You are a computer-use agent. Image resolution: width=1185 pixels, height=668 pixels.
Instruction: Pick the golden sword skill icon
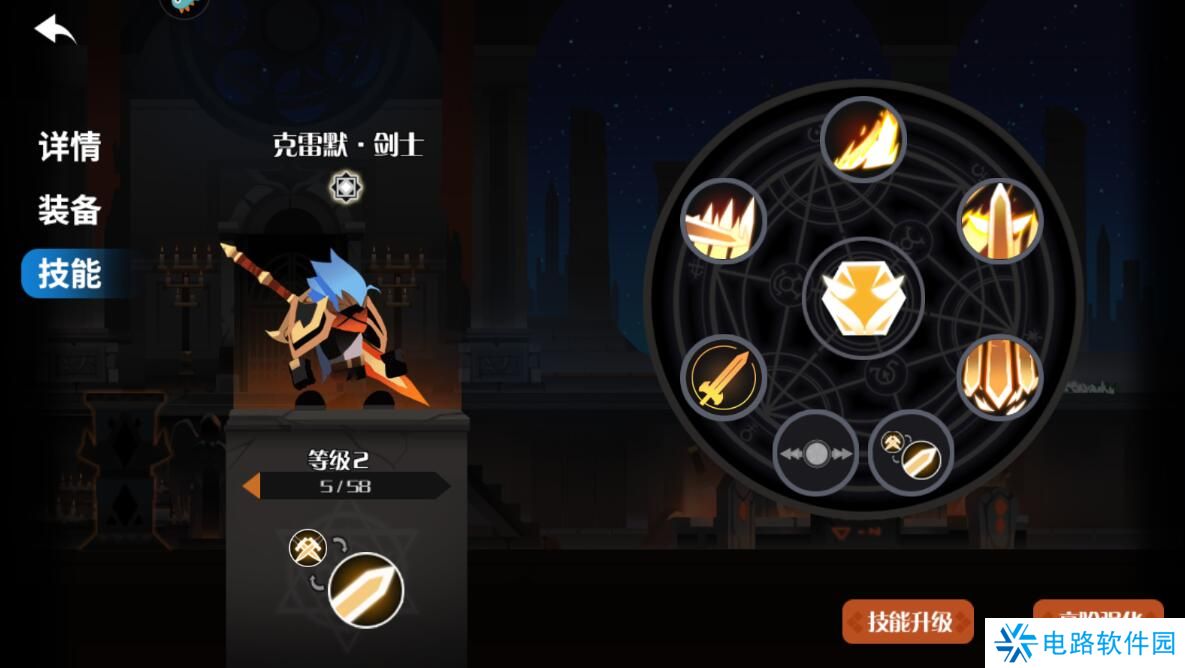(723, 378)
